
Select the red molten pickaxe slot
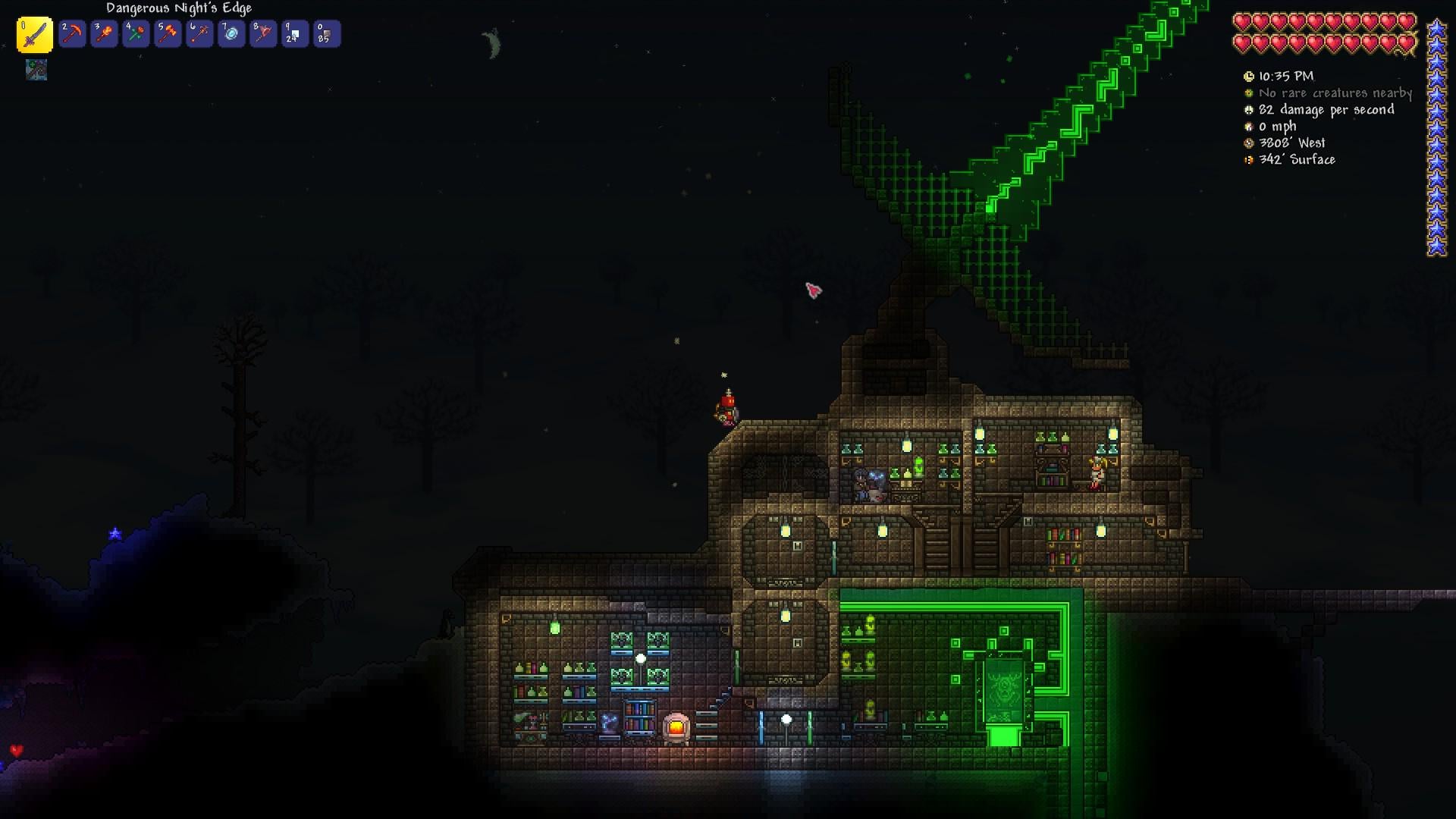(72, 34)
